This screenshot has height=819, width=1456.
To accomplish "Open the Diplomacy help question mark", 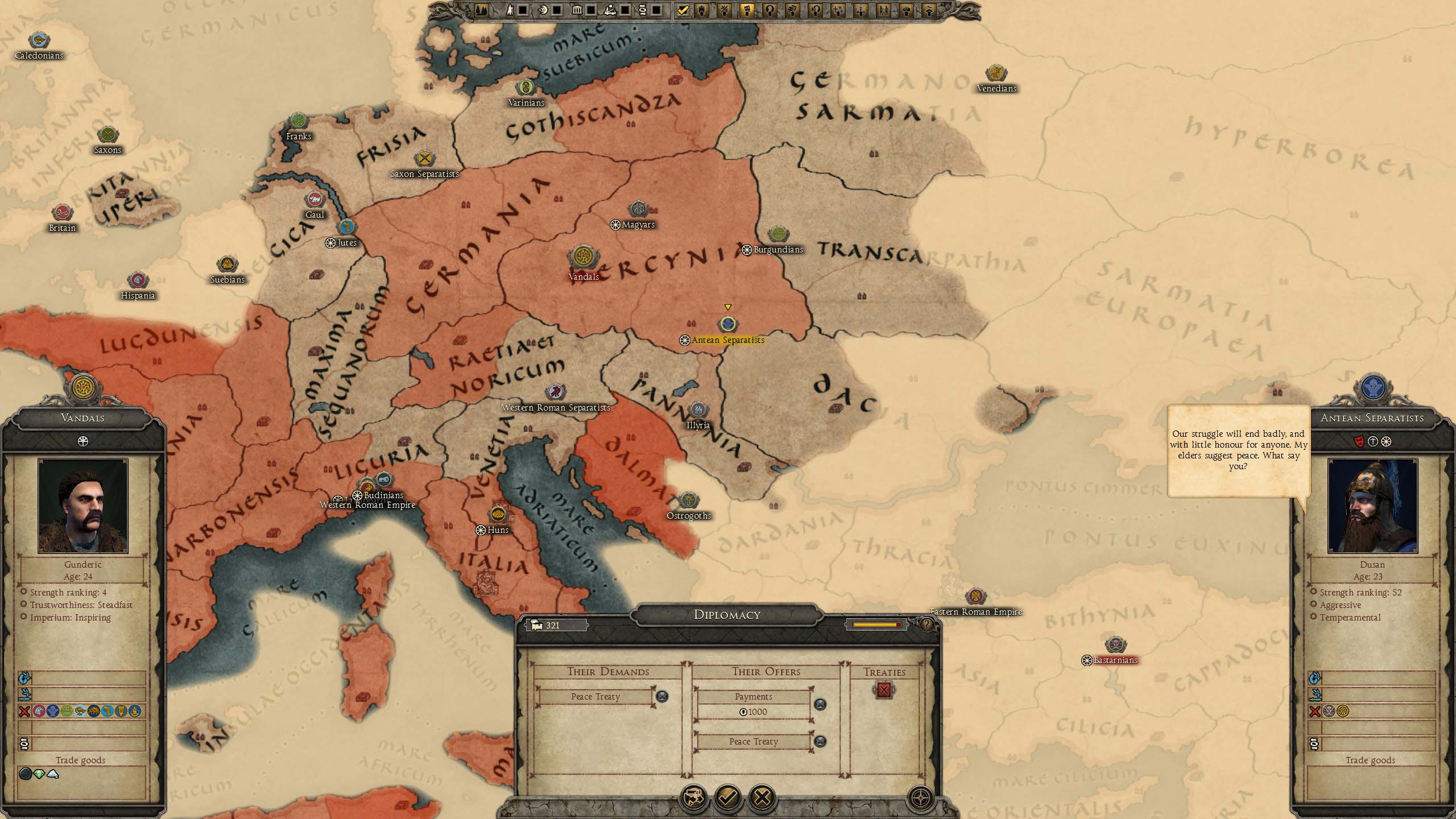I will click(926, 625).
